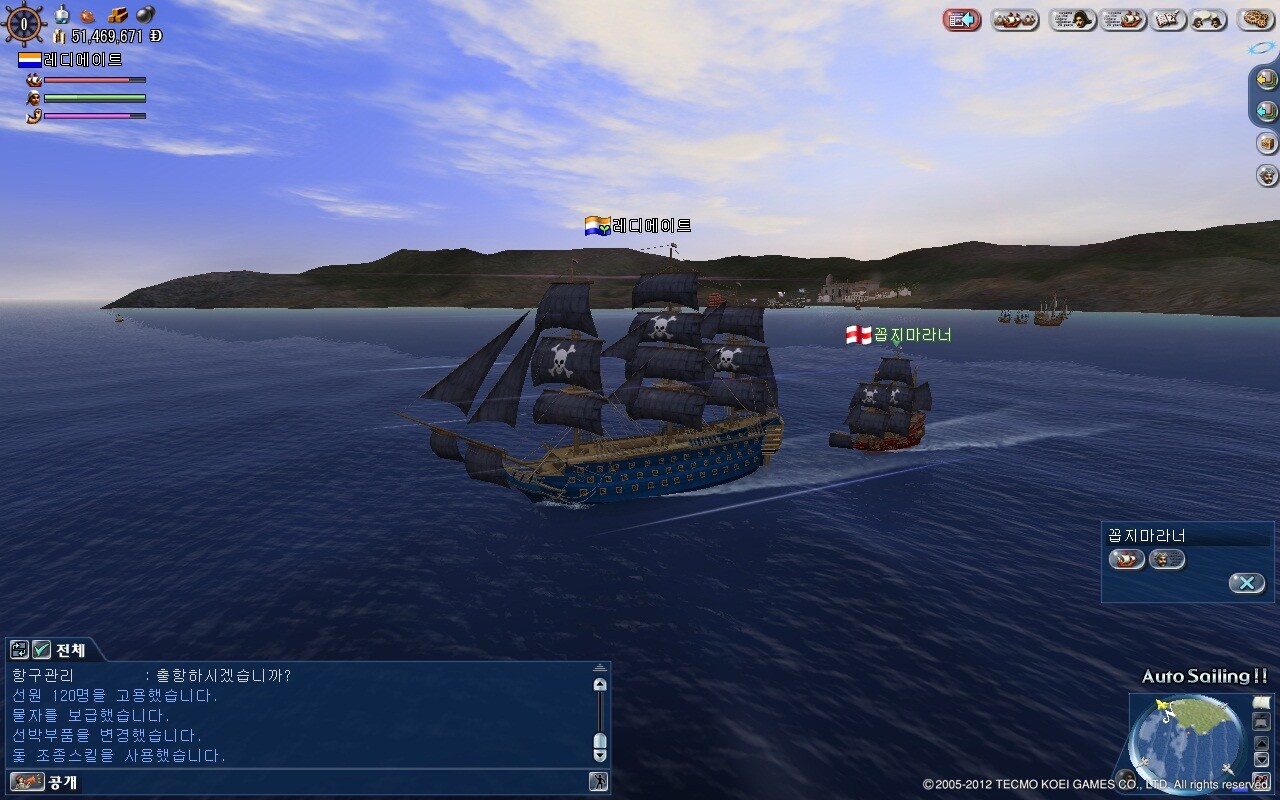This screenshot has width=1280, height=800.
Task: View 꼽지마라너's ship info button
Action: click(x=1127, y=560)
